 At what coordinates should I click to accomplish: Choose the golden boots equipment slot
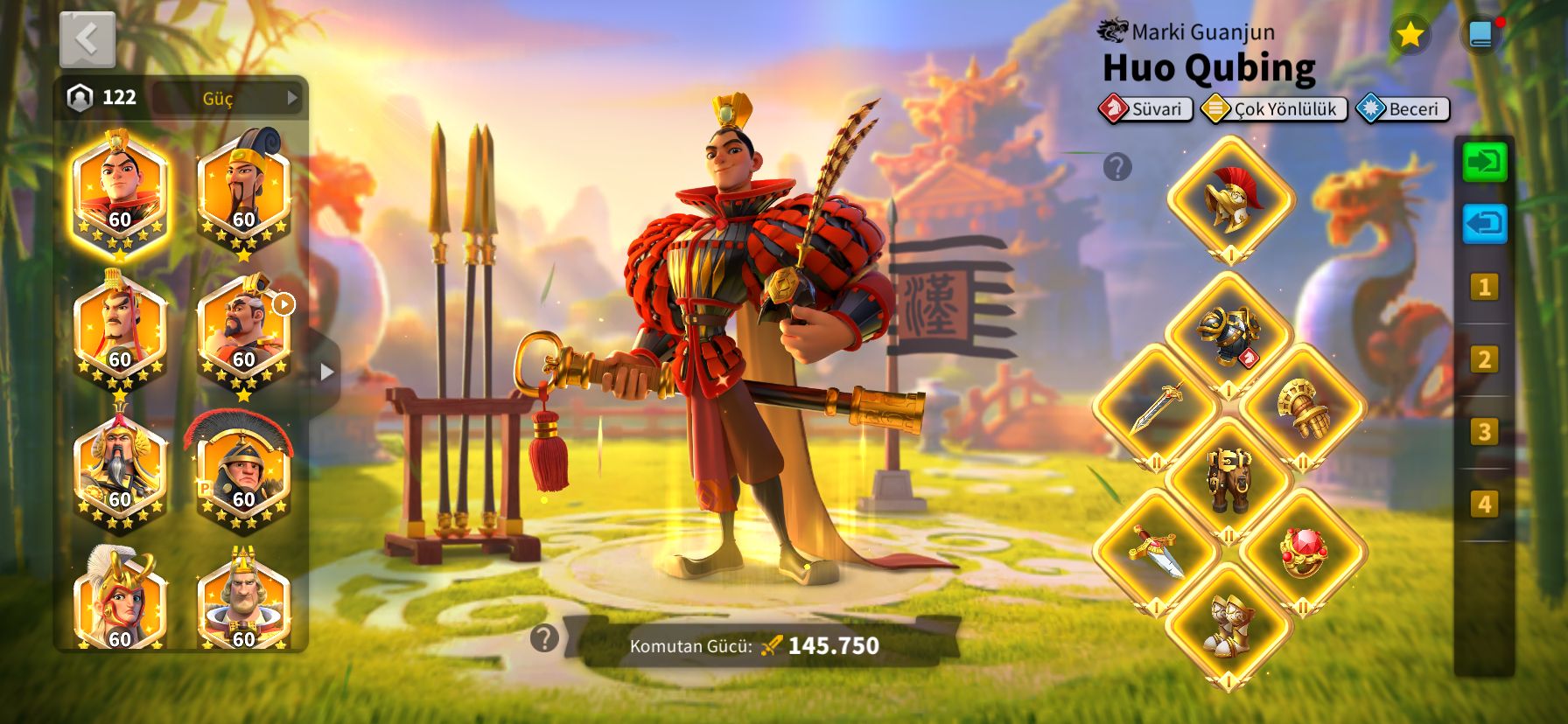(1229, 625)
